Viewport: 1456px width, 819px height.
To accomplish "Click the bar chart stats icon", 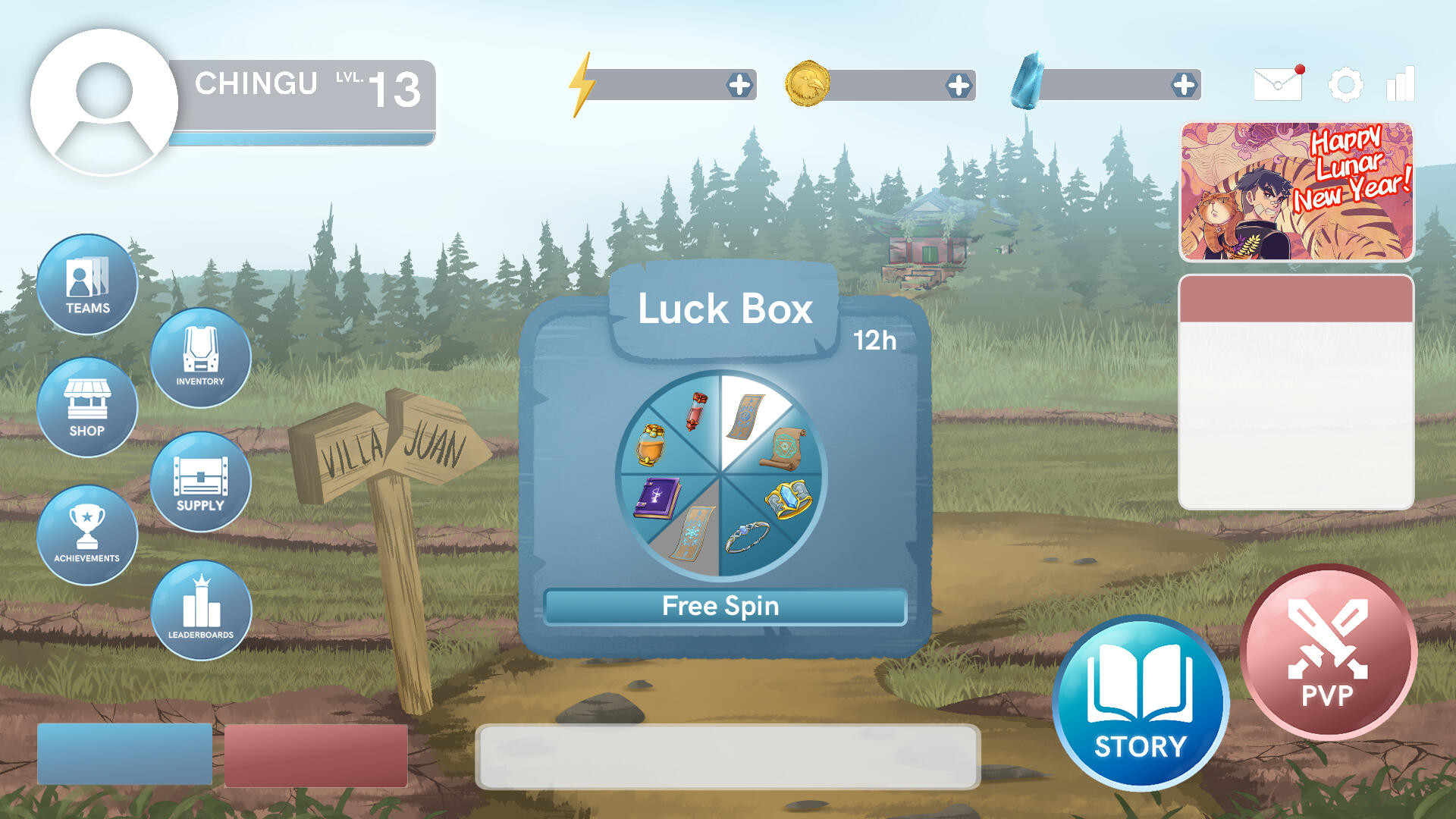I will pyautogui.click(x=1400, y=83).
